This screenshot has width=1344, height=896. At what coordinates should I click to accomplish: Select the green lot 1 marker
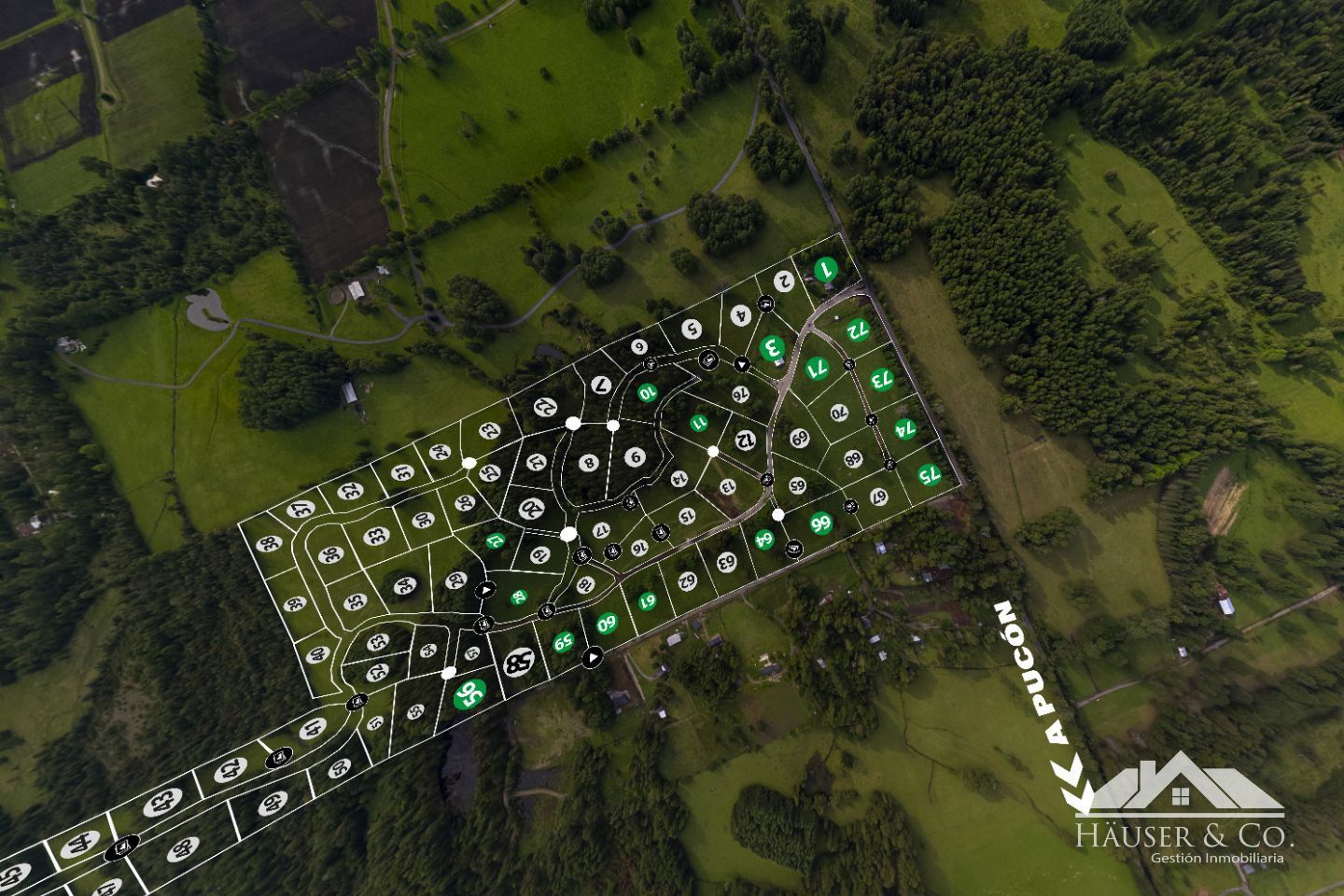click(824, 270)
